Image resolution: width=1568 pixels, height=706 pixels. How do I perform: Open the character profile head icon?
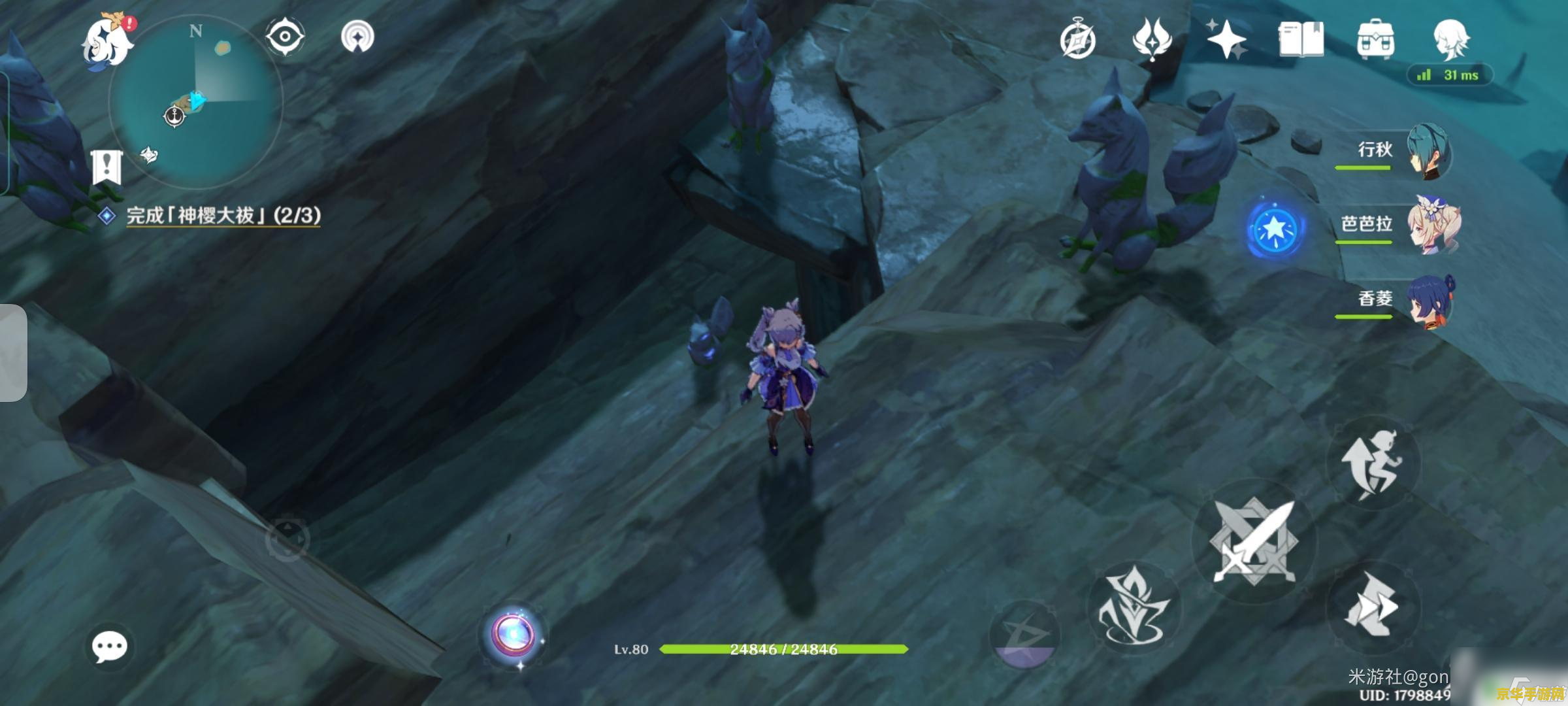click(1451, 39)
